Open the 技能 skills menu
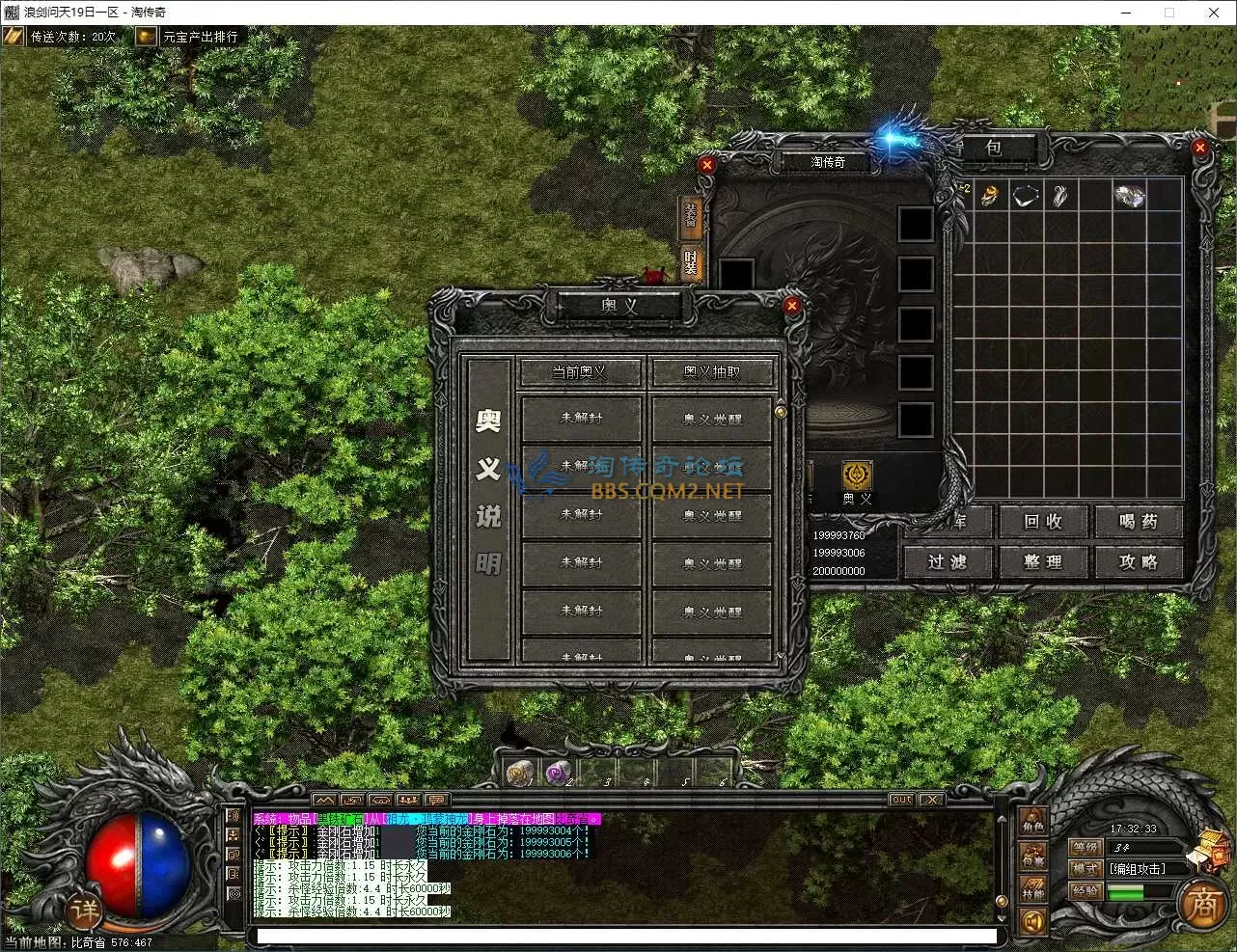 point(1032,889)
